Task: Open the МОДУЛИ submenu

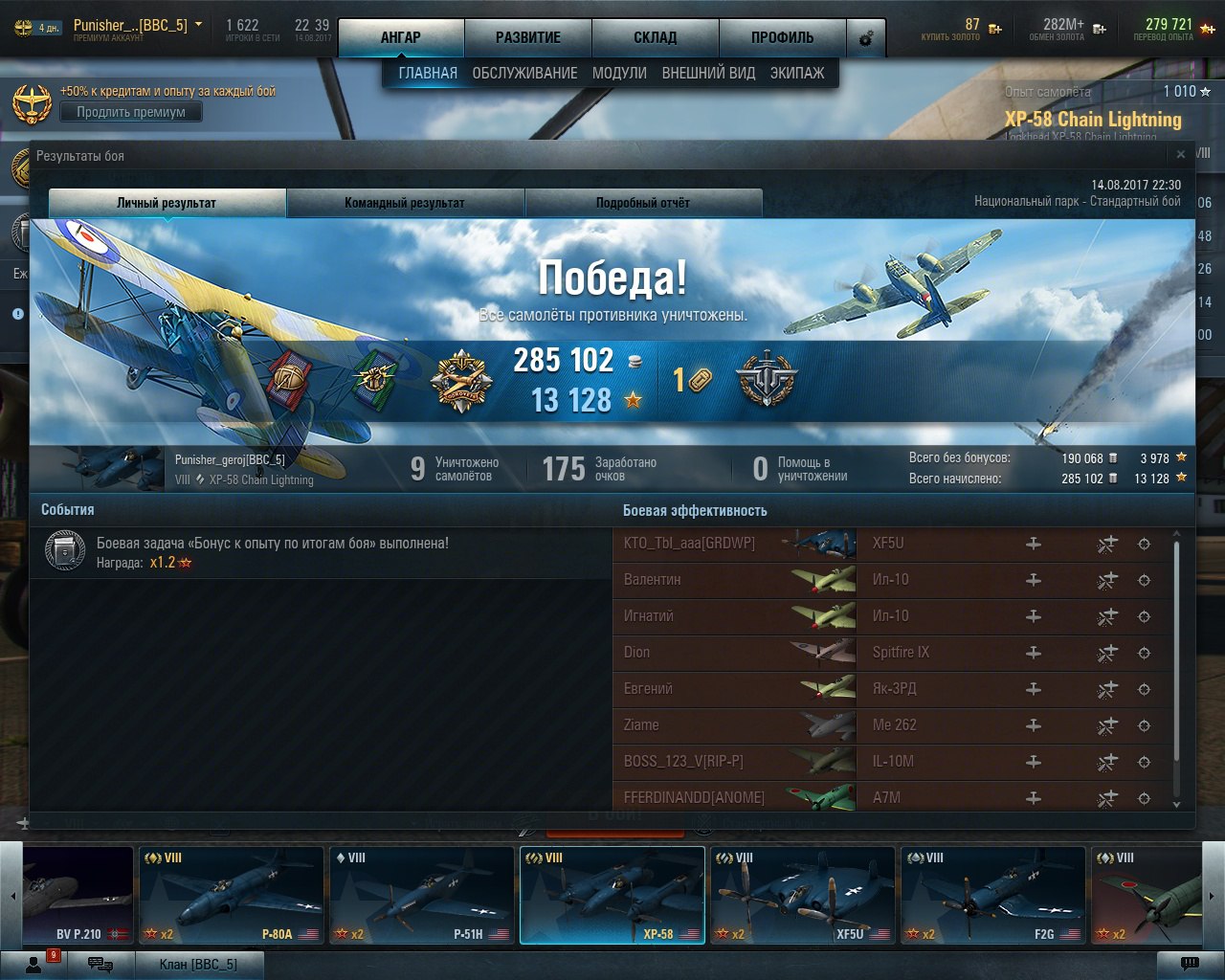Action: 619,73
